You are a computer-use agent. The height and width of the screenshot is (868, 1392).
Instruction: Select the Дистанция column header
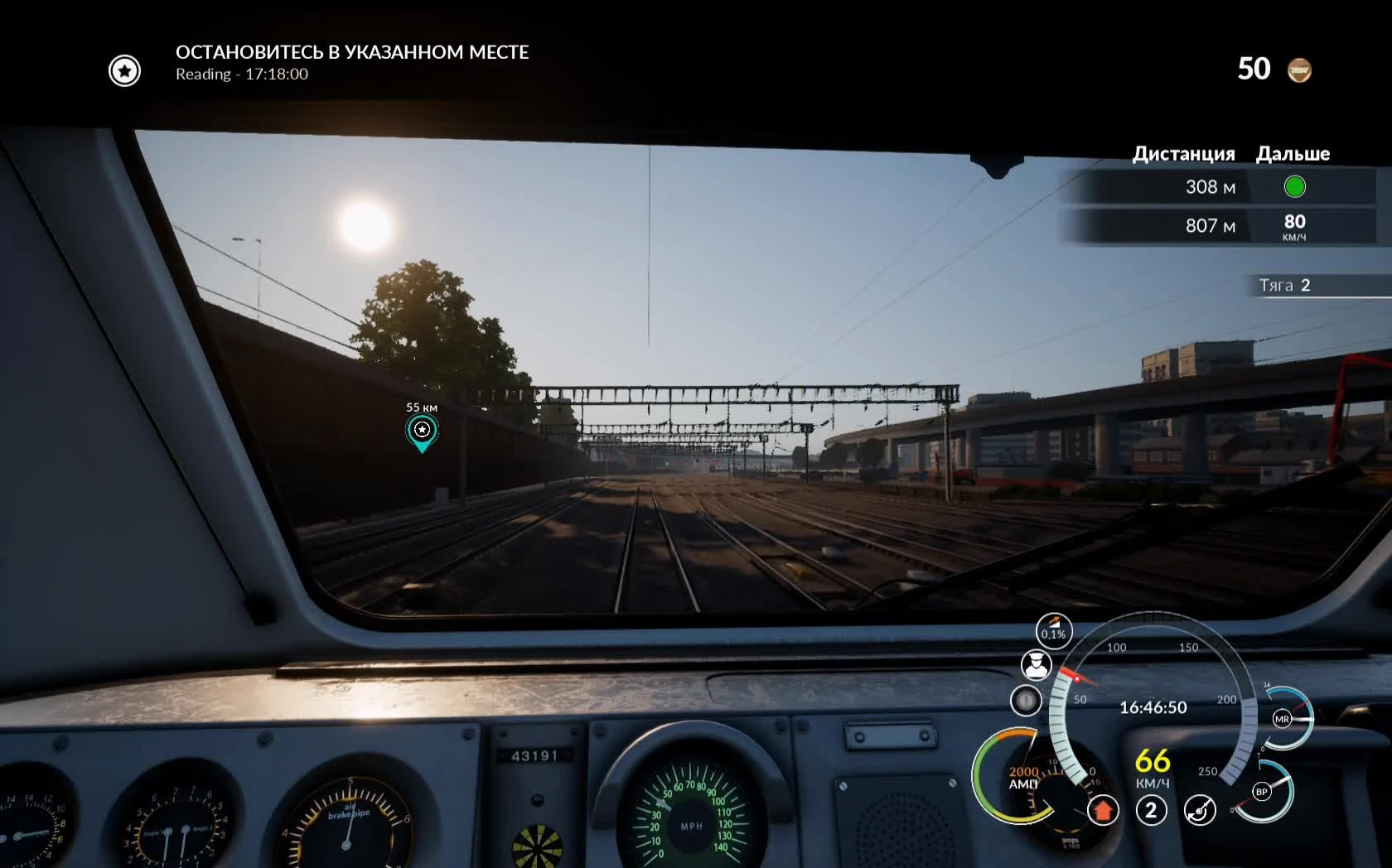pyautogui.click(x=1183, y=153)
